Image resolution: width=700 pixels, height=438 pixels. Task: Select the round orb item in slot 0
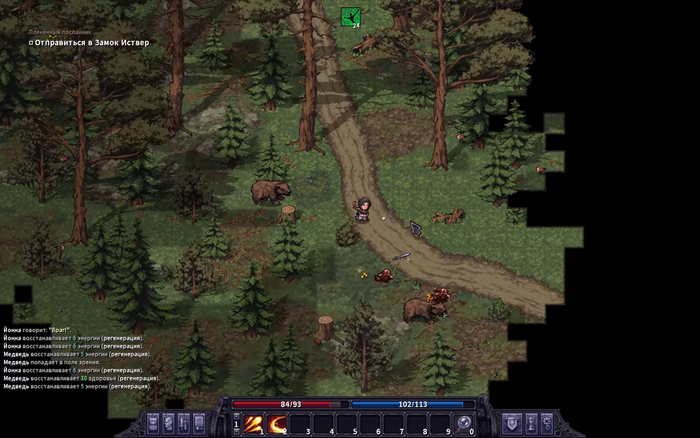[x=464, y=423]
